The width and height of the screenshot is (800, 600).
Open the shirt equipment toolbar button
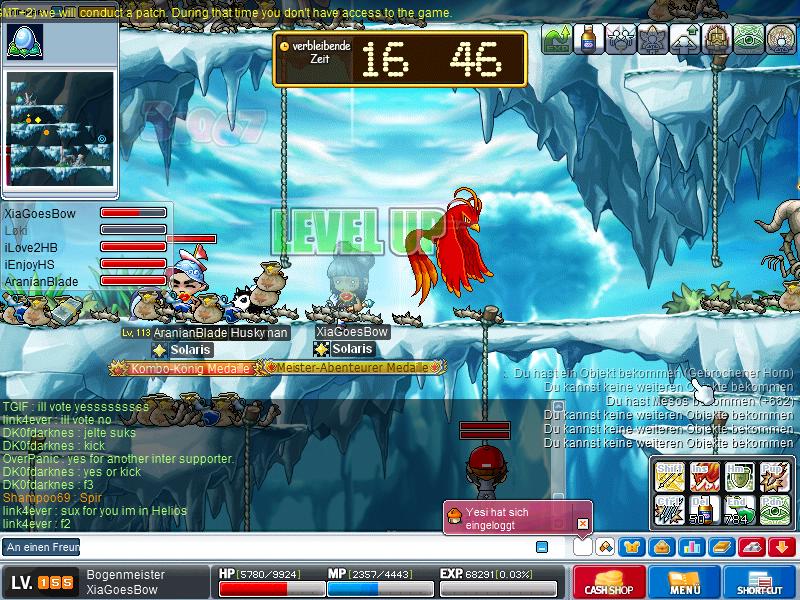pyautogui.click(x=633, y=547)
